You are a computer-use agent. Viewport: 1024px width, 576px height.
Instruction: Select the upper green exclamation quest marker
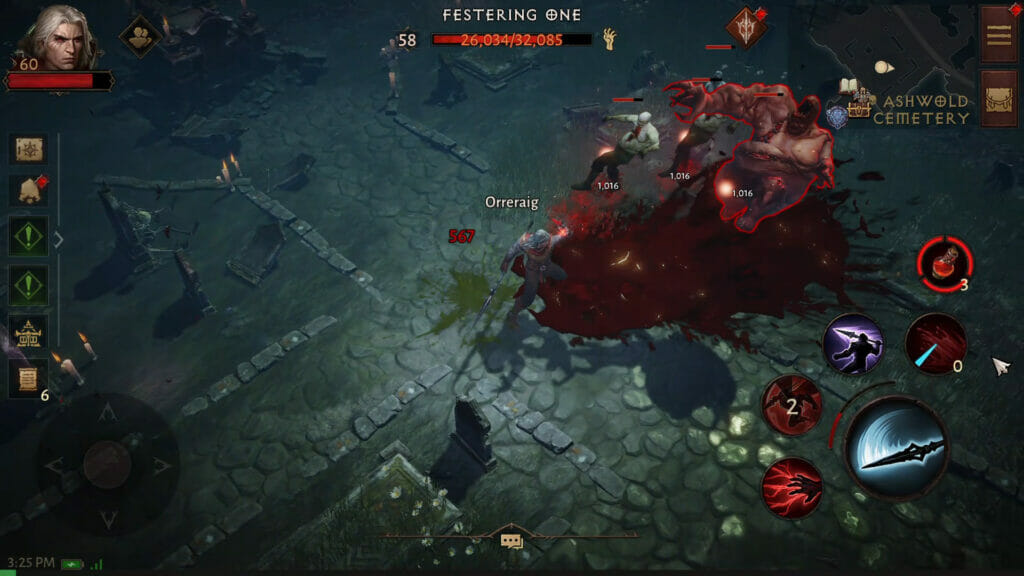28,238
